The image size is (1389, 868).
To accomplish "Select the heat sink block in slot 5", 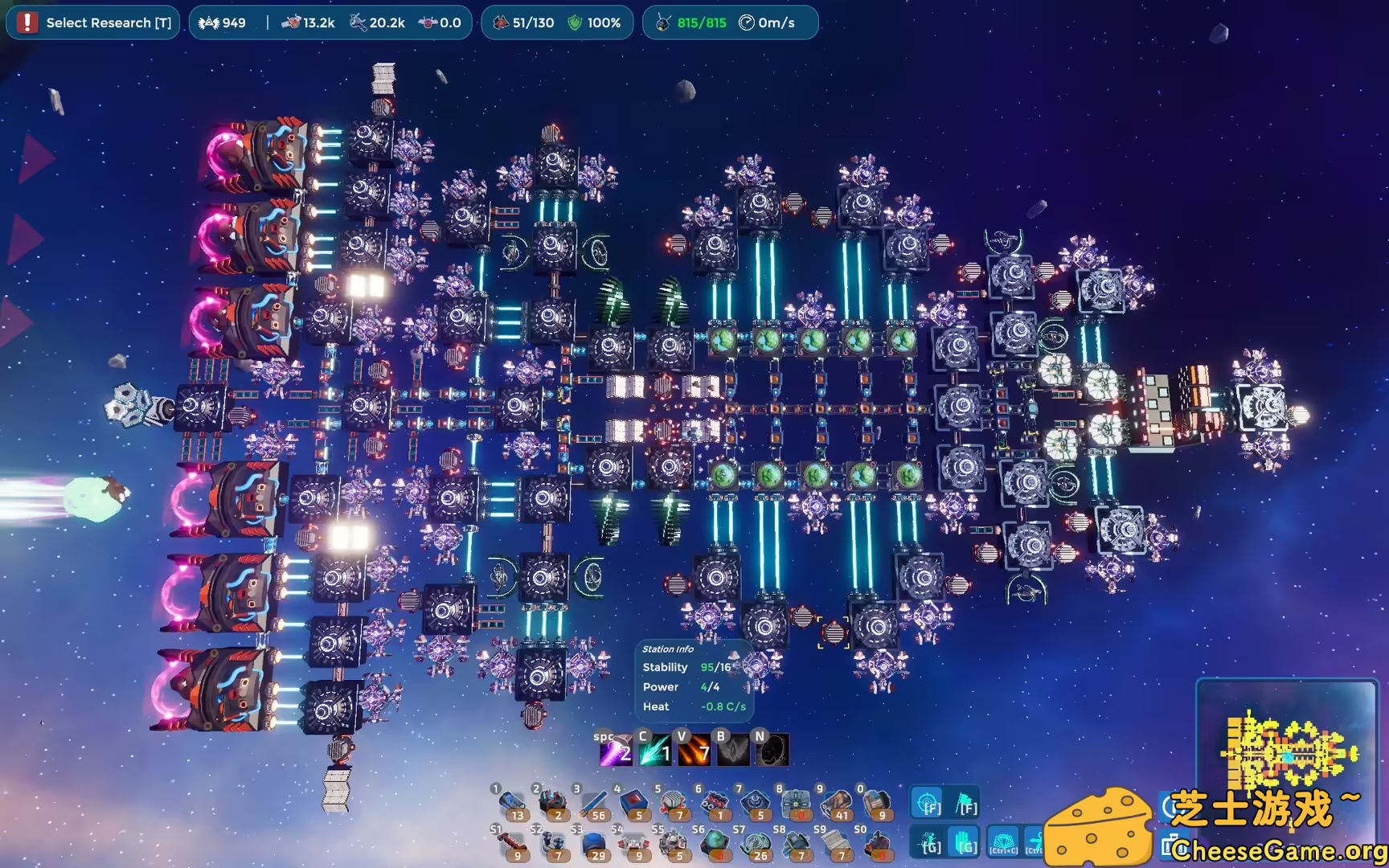I will tap(674, 802).
